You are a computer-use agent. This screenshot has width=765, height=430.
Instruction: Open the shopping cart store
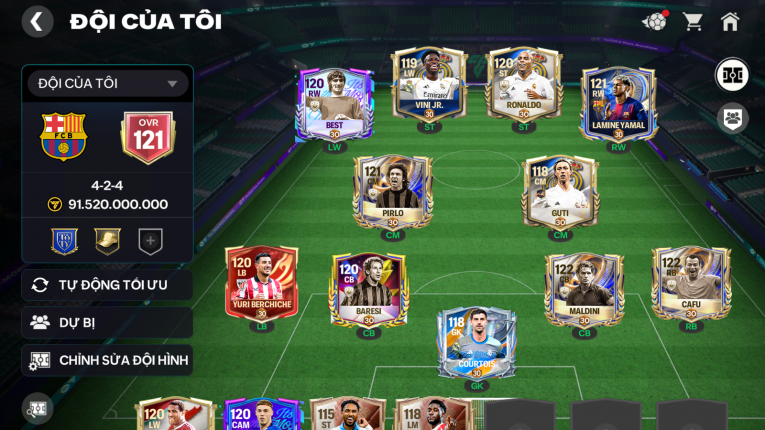pyautogui.click(x=692, y=21)
